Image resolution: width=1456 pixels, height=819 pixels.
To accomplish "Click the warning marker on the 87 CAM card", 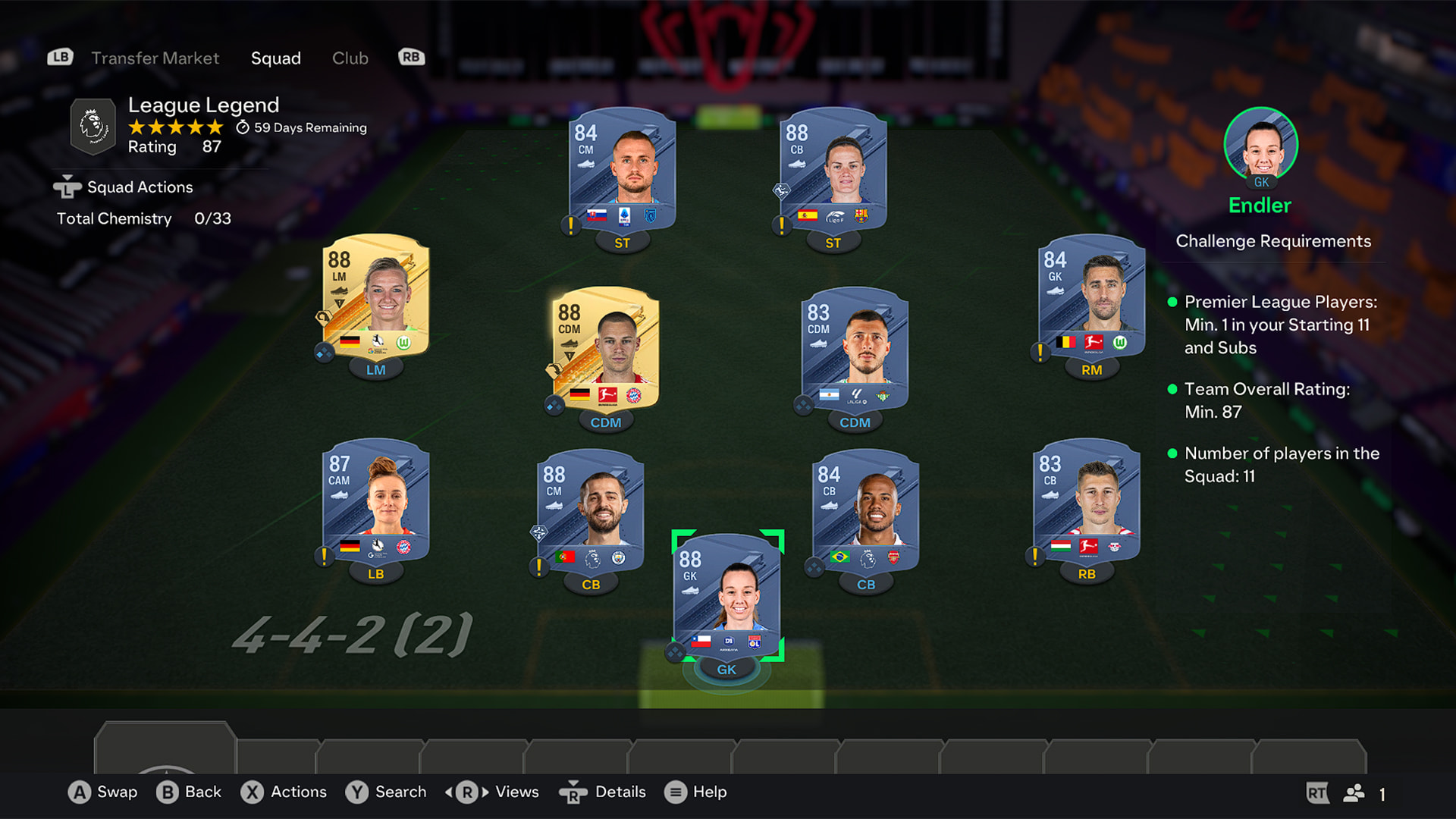I will 325,557.
